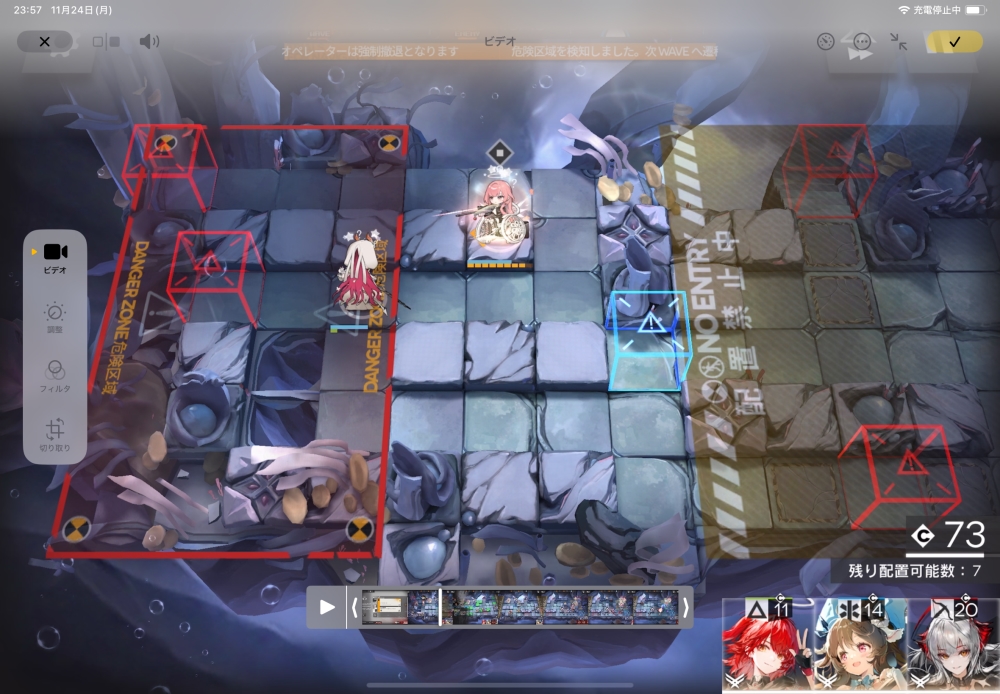Pick the white-haired operator card costing 20
Viewport: 1000px width, 694px height.
pyautogui.click(x=953, y=647)
